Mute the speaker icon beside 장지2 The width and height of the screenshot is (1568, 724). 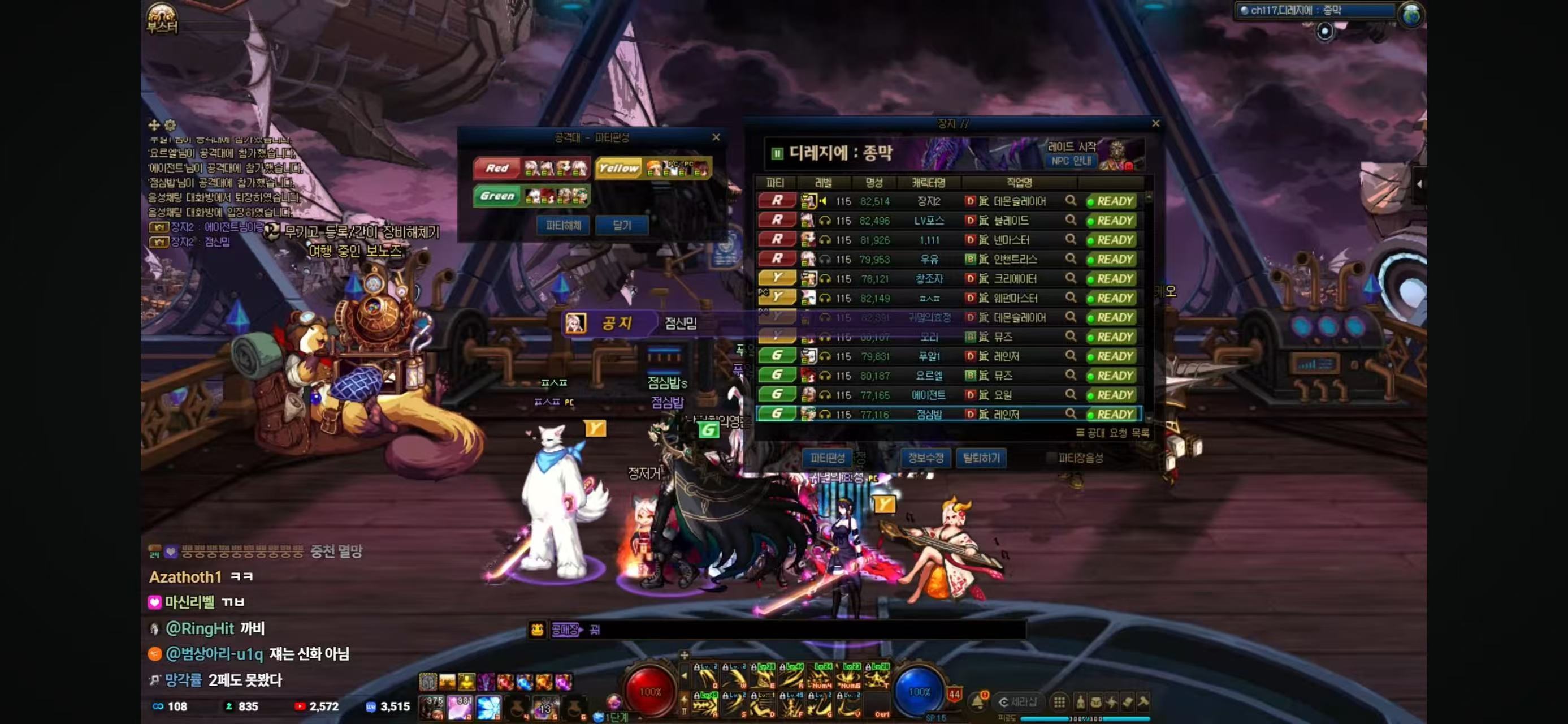824,201
